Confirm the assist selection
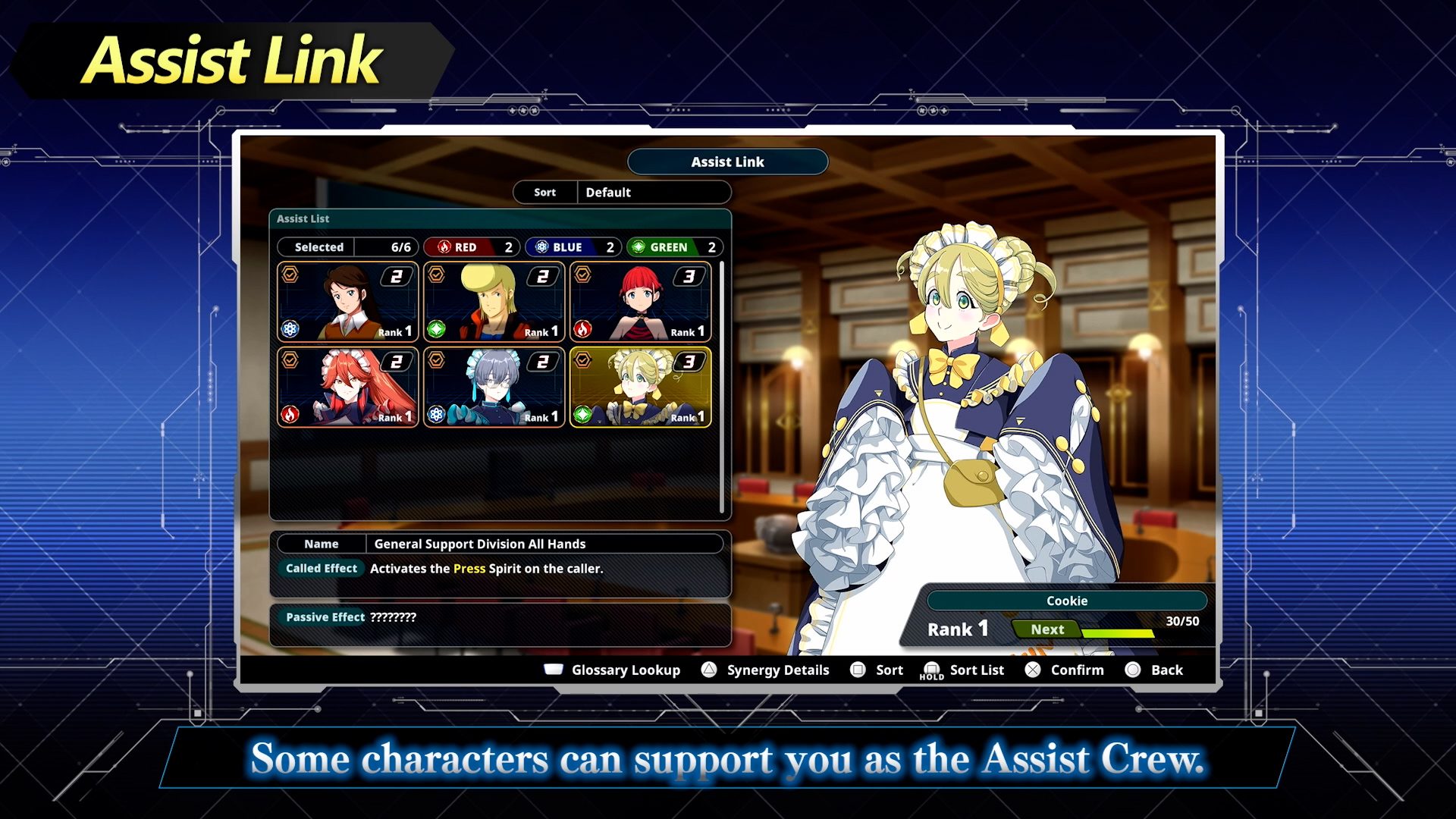 tap(1065, 670)
